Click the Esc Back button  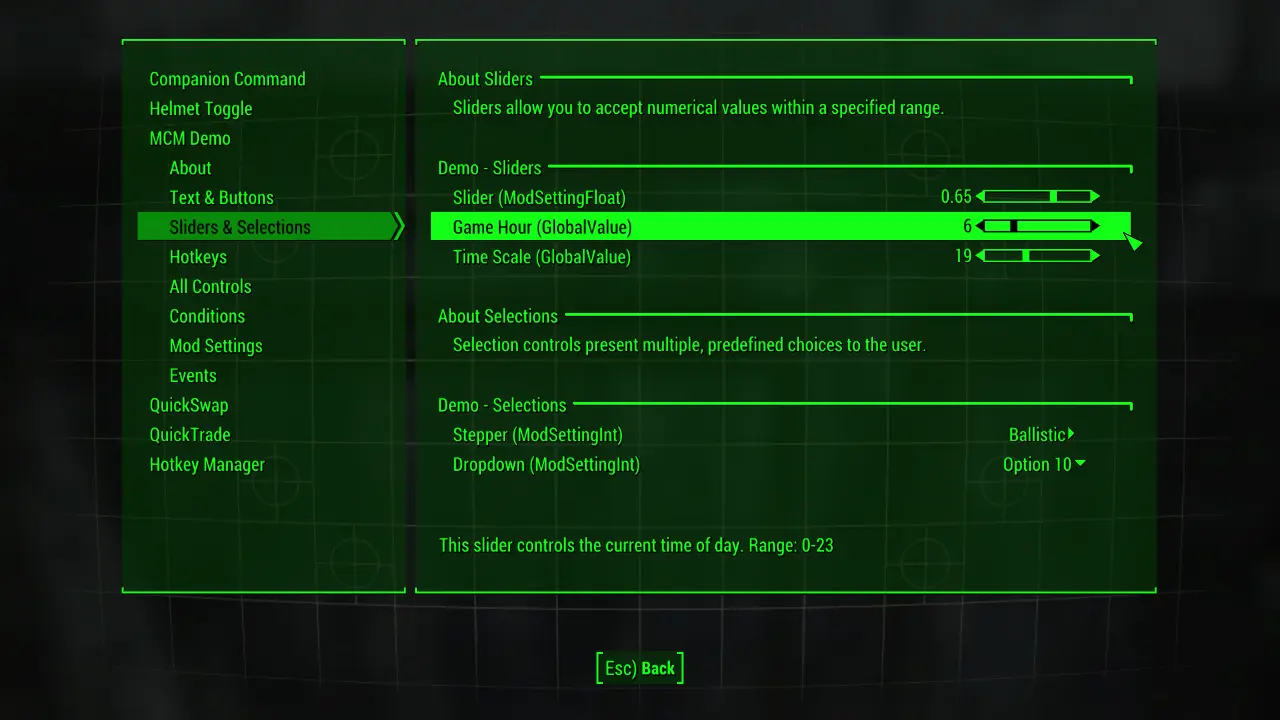click(639, 667)
